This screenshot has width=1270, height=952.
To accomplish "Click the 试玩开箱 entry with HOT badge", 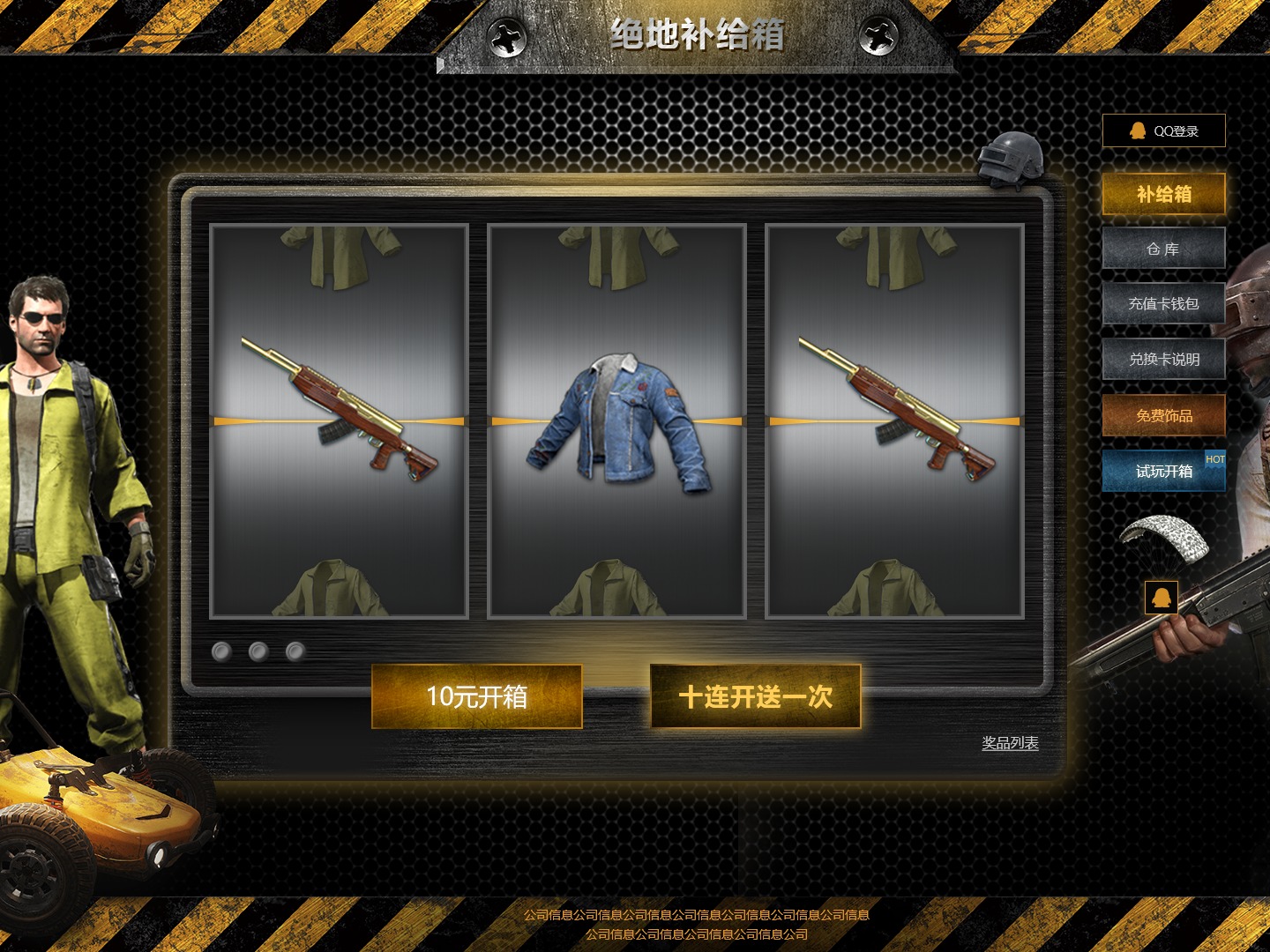I will (x=1163, y=471).
